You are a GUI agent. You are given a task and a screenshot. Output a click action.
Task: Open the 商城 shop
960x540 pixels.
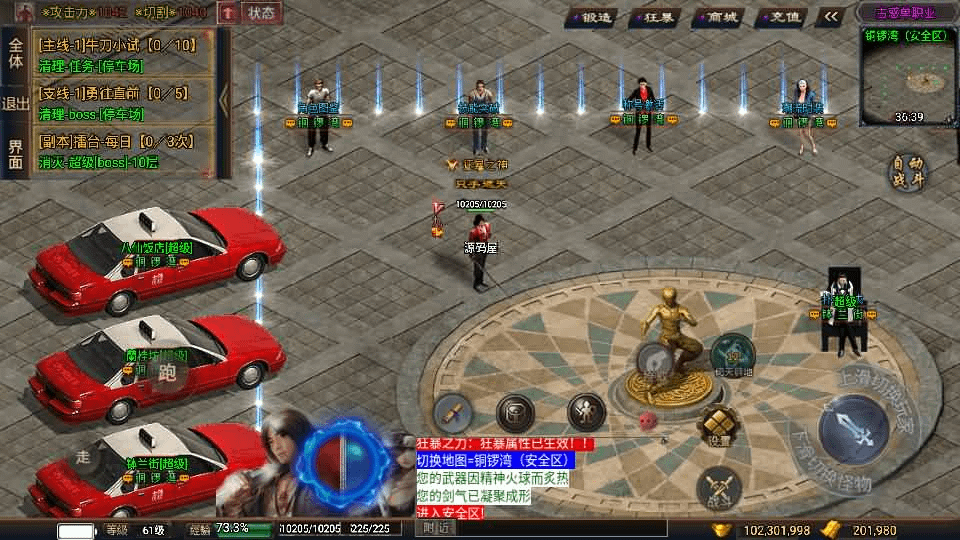click(x=720, y=16)
